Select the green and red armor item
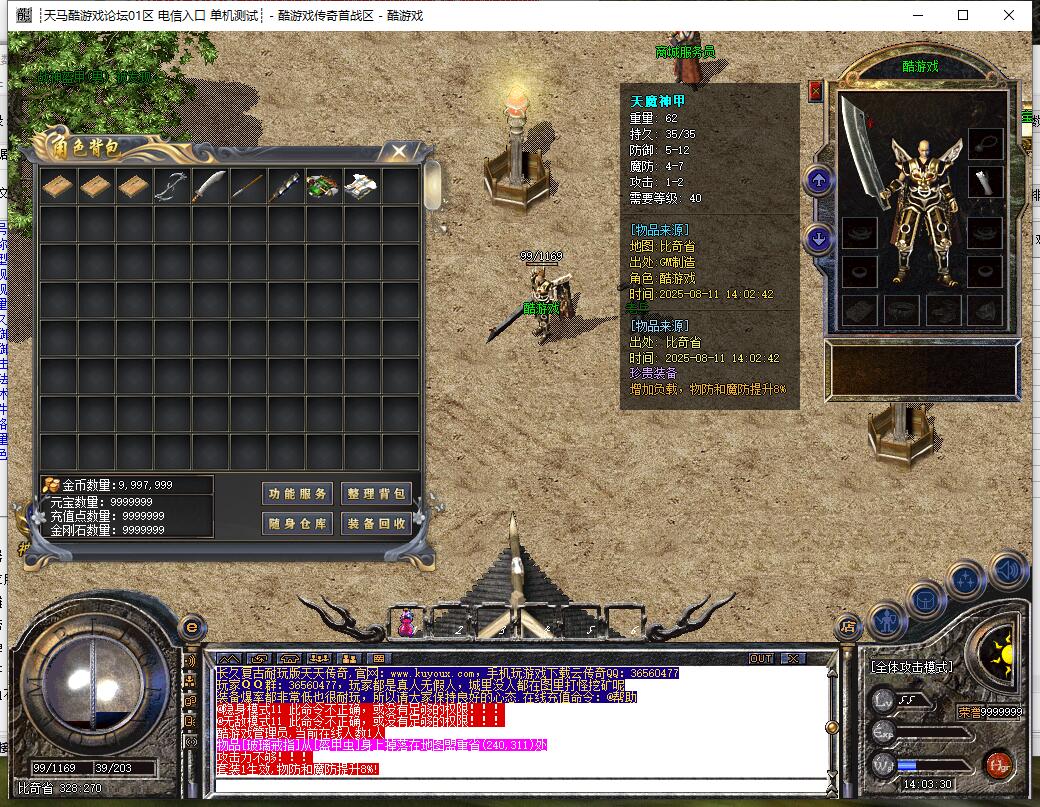Screen dimensions: 1040x807 (x=323, y=187)
